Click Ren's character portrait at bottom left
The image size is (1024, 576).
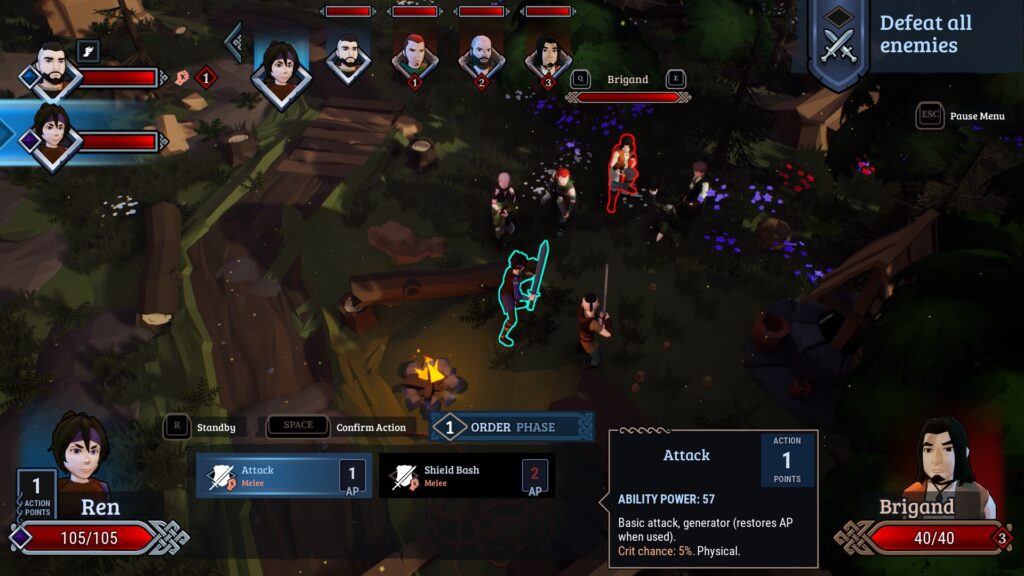tap(82, 455)
